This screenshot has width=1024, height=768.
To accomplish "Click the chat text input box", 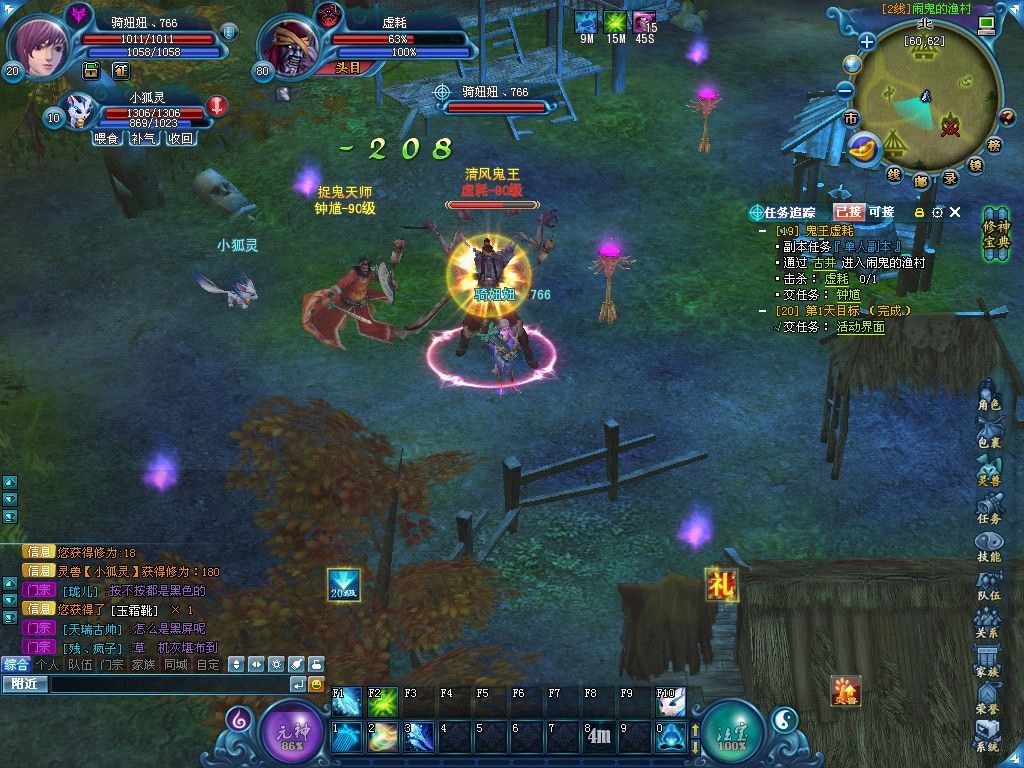I will [168, 684].
